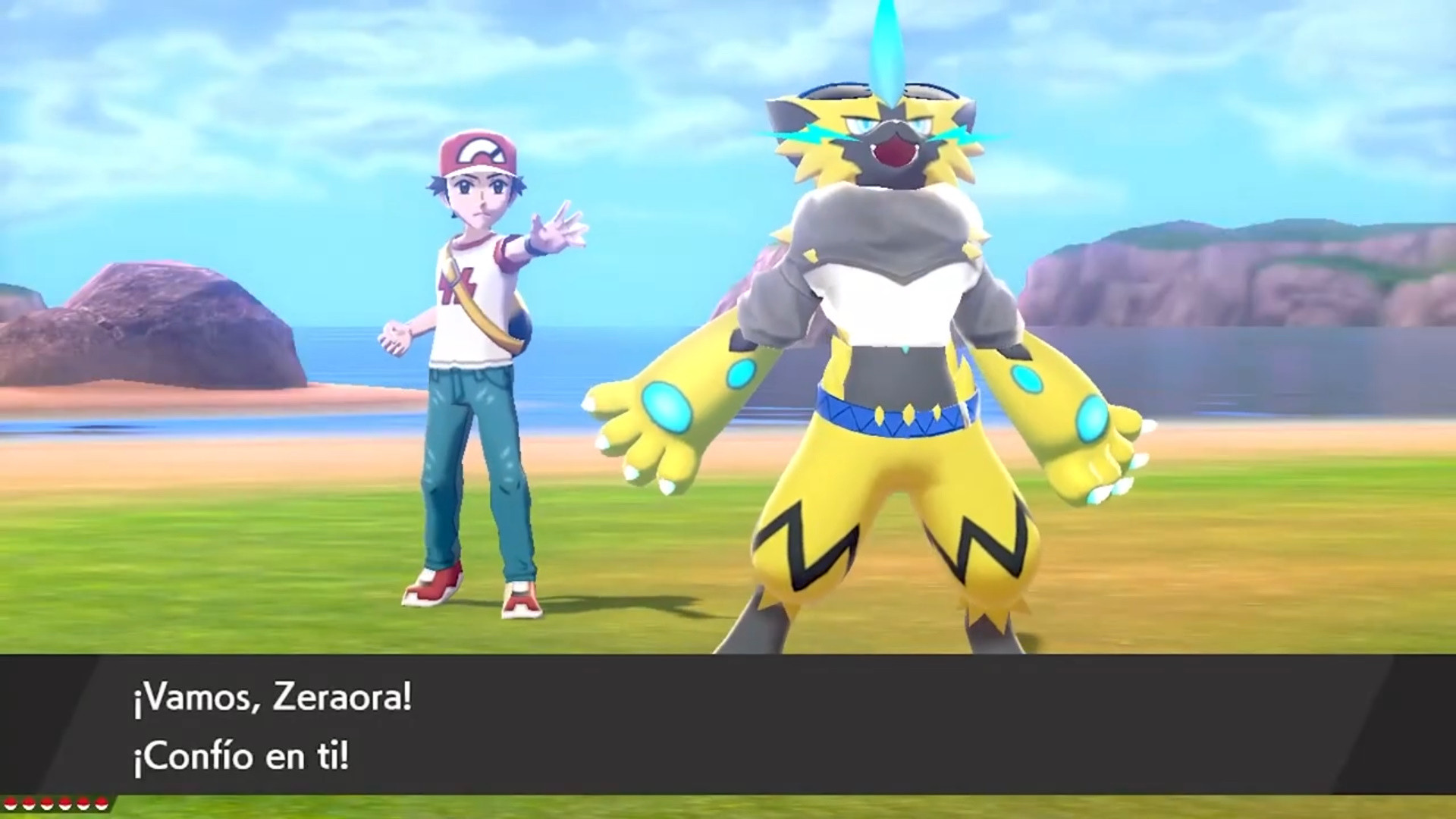Click the dialogue line '¡Confío en ti!'
Screen dimensions: 1456x819
[x=238, y=756]
